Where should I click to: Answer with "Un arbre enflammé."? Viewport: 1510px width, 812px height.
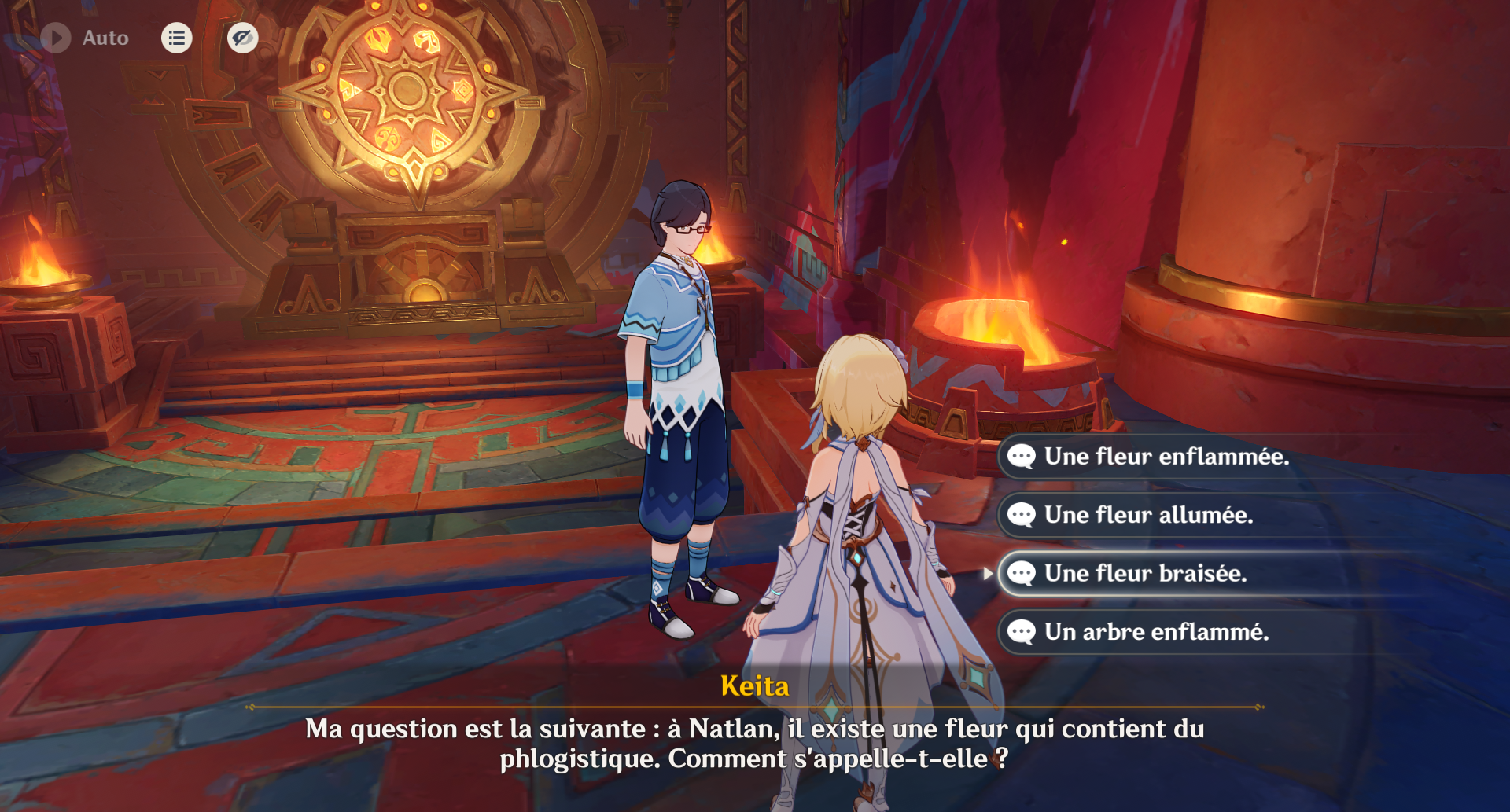click(x=1156, y=632)
